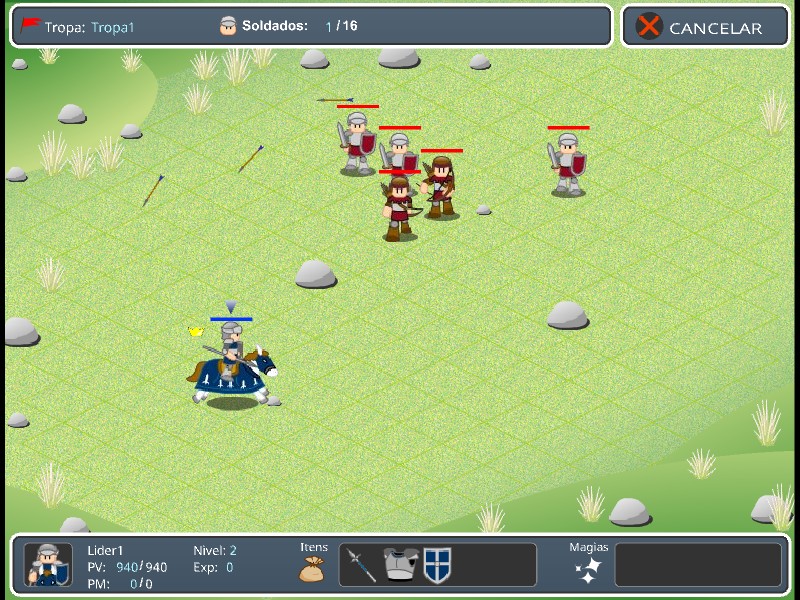Image resolution: width=800 pixels, height=600 pixels.
Task: Open the Itens bag icon
Action: click(x=313, y=569)
